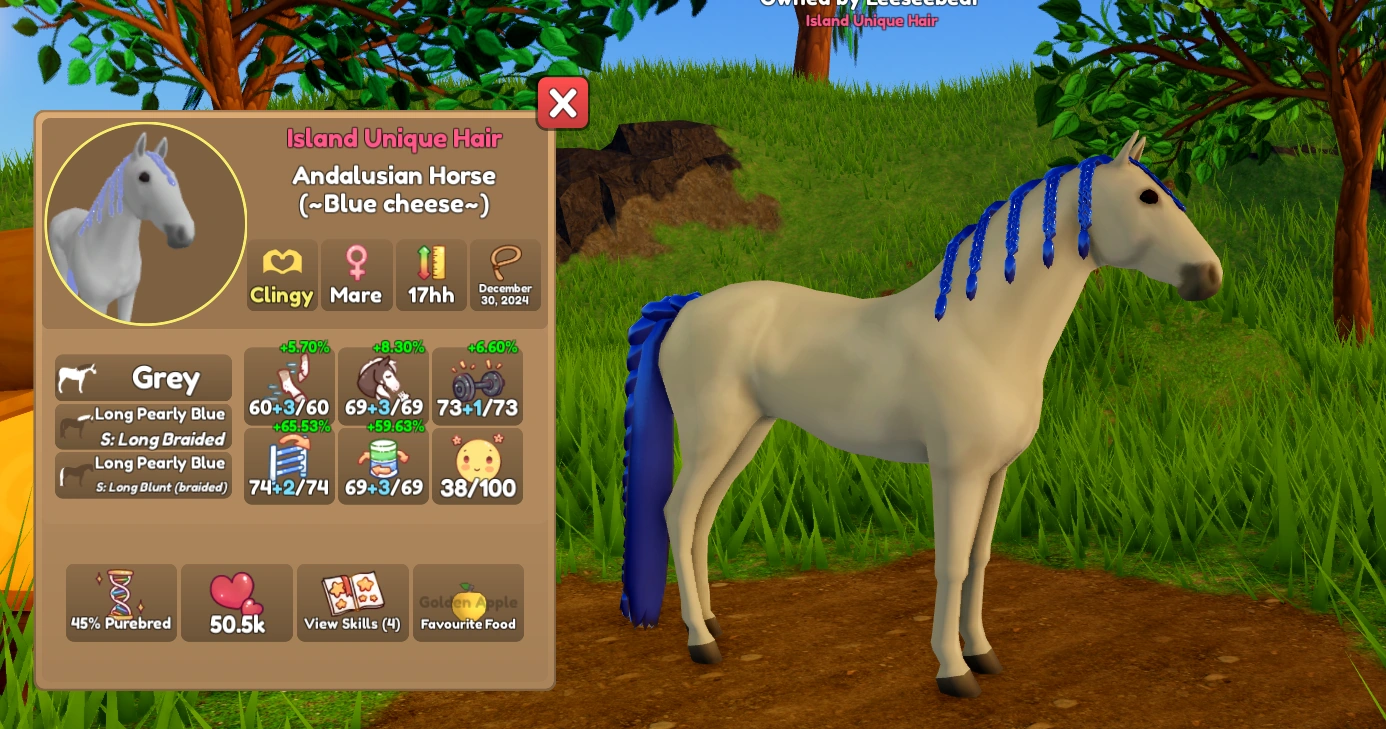The height and width of the screenshot is (729, 1386).
Task: Click the Mare gender symbol
Action: pyautogui.click(x=356, y=275)
